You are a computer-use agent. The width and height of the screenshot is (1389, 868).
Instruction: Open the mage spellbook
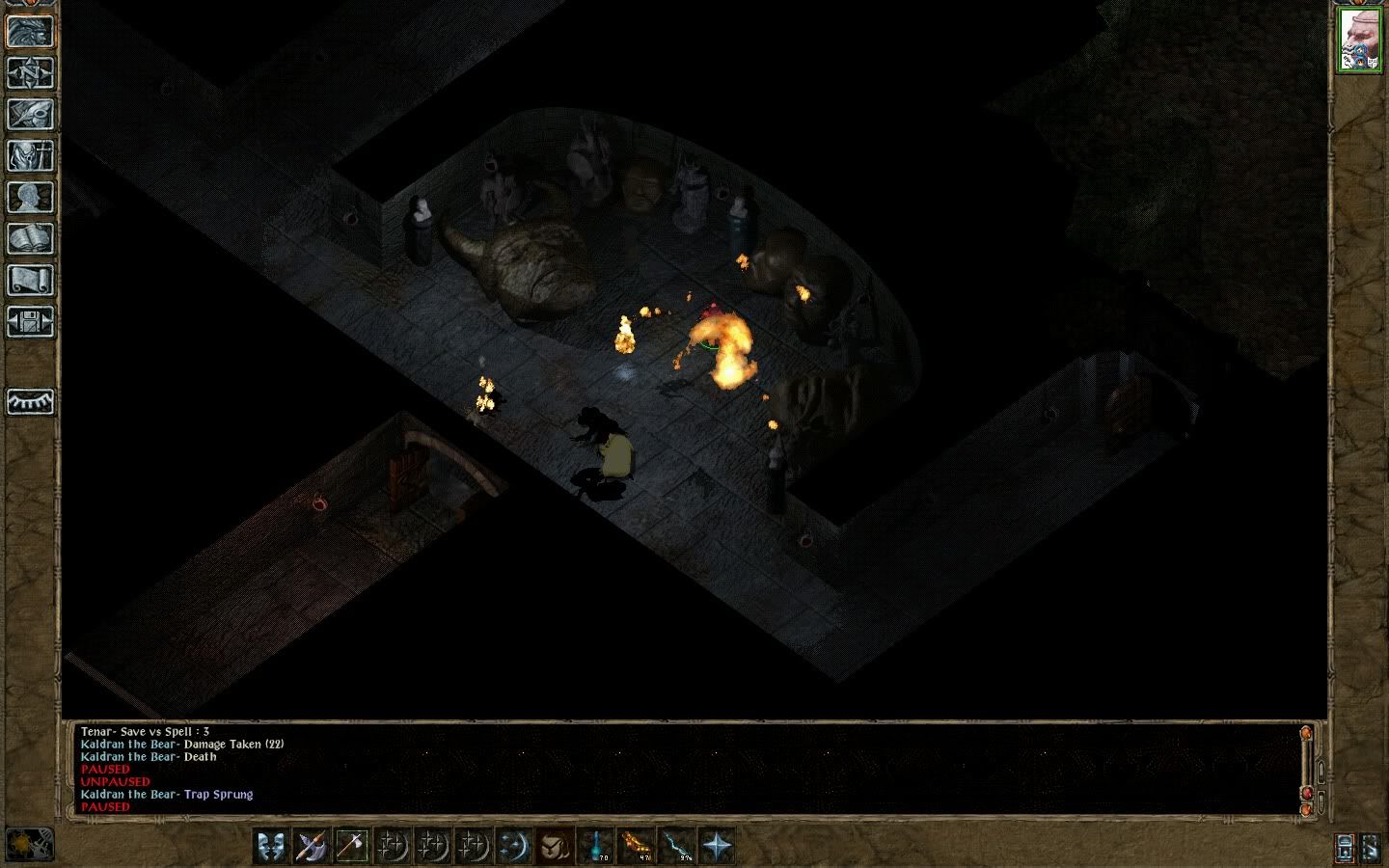pos(31,239)
